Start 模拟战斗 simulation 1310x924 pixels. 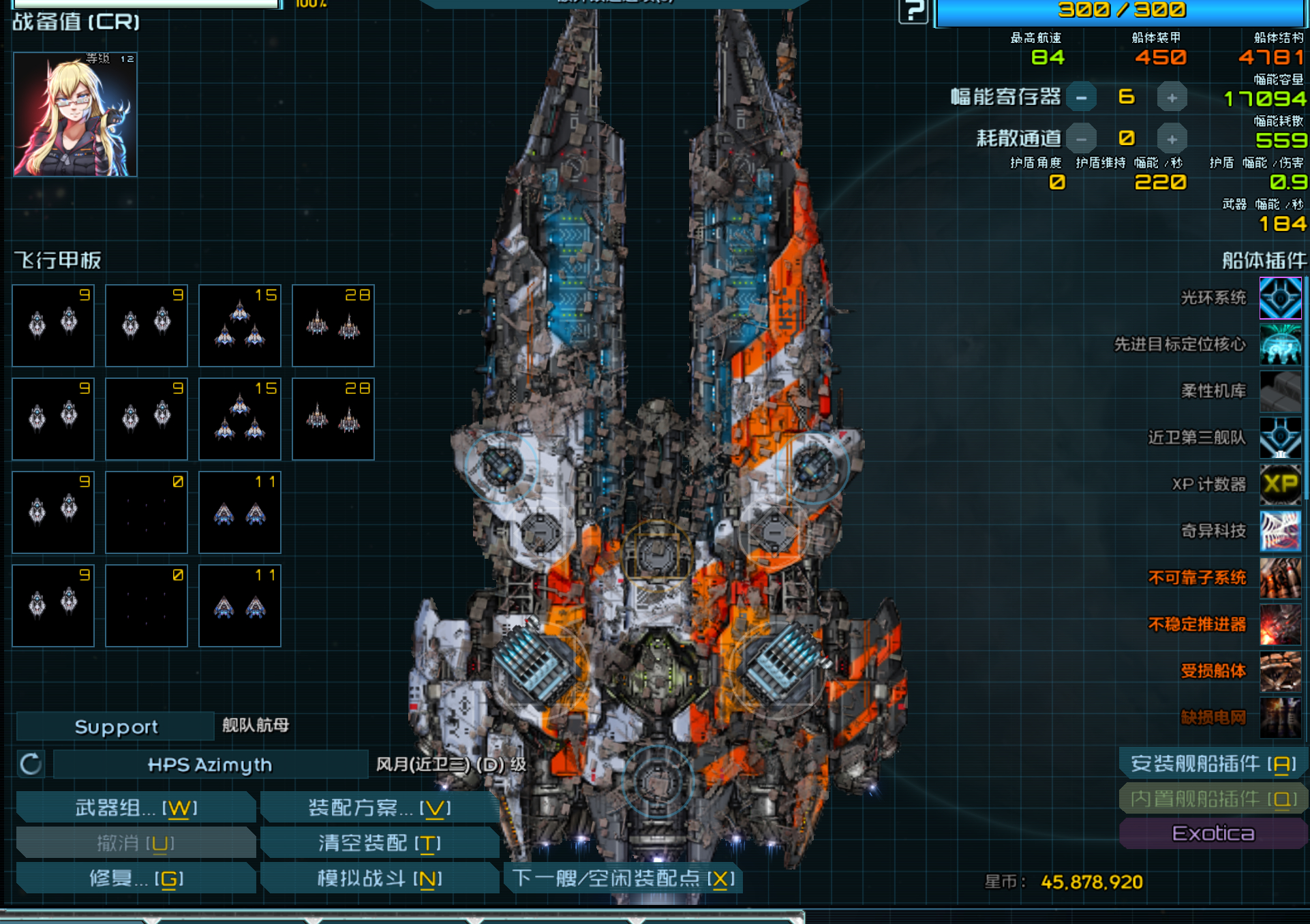pyautogui.click(x=379, y=878)
